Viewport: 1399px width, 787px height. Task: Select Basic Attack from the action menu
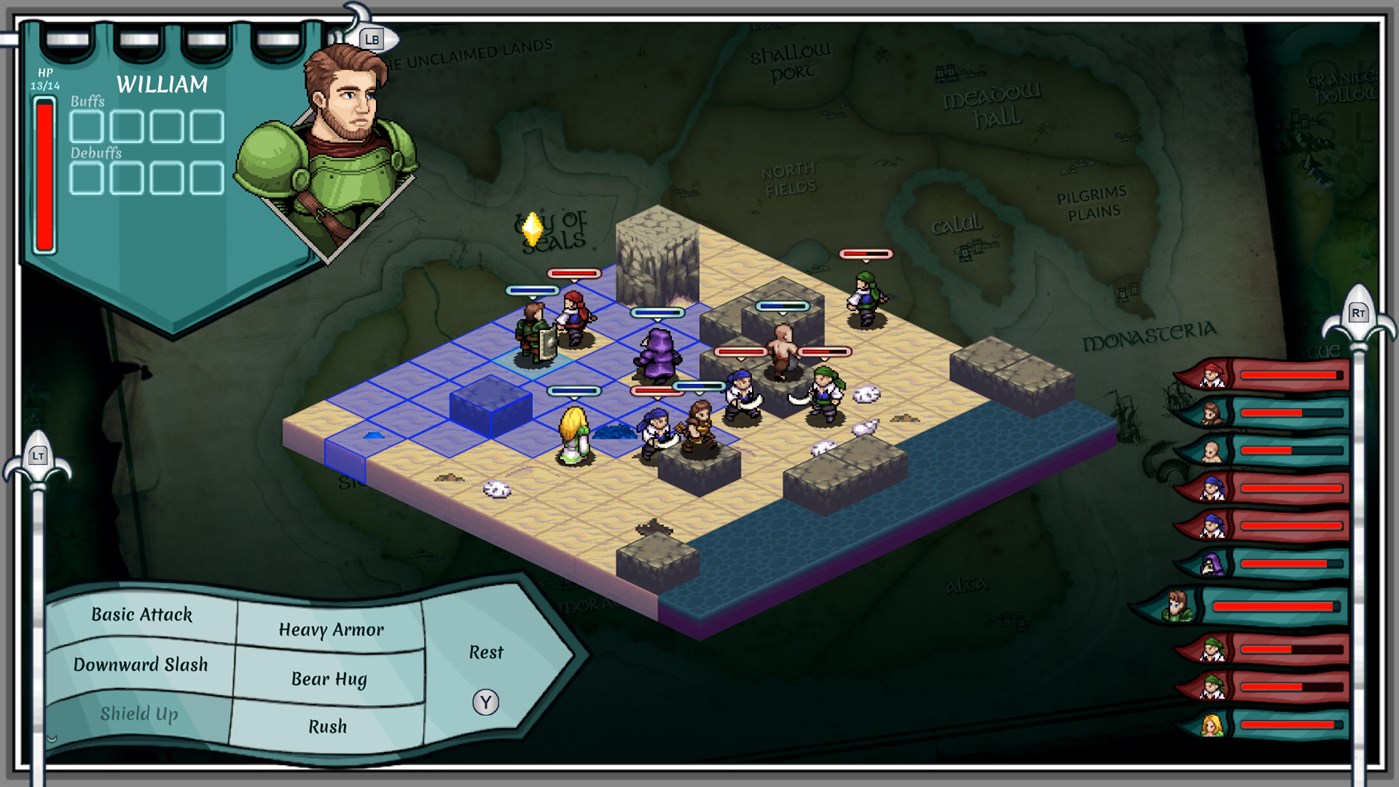(140, 615)
